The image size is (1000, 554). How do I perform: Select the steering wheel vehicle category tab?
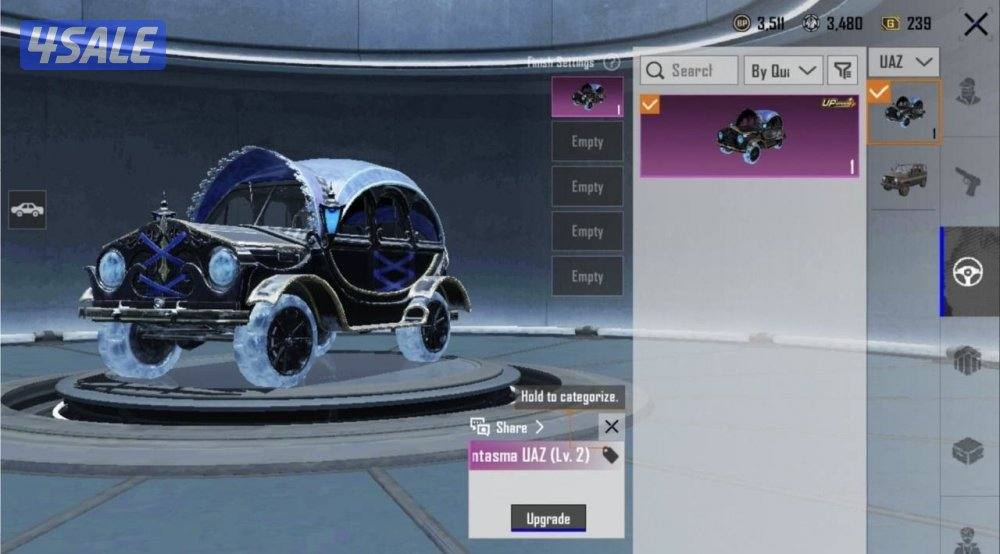click(968, 272)
